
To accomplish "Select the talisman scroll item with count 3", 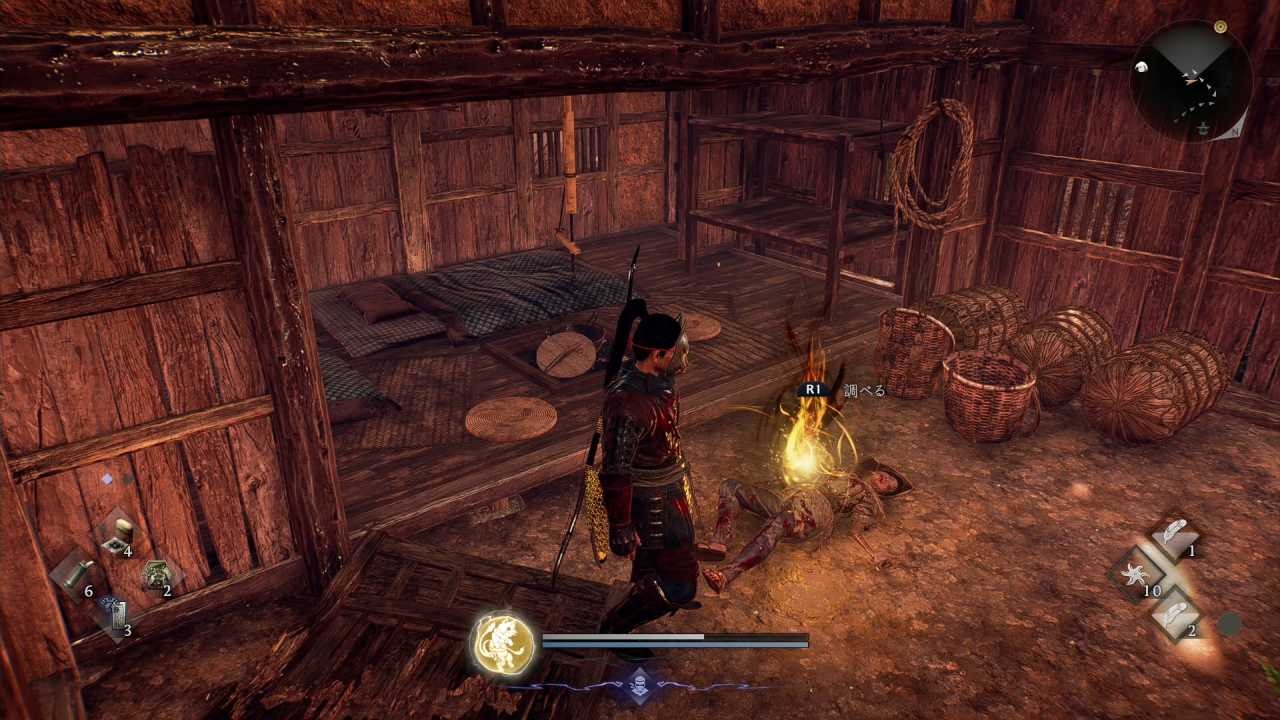I will point(114,615).
